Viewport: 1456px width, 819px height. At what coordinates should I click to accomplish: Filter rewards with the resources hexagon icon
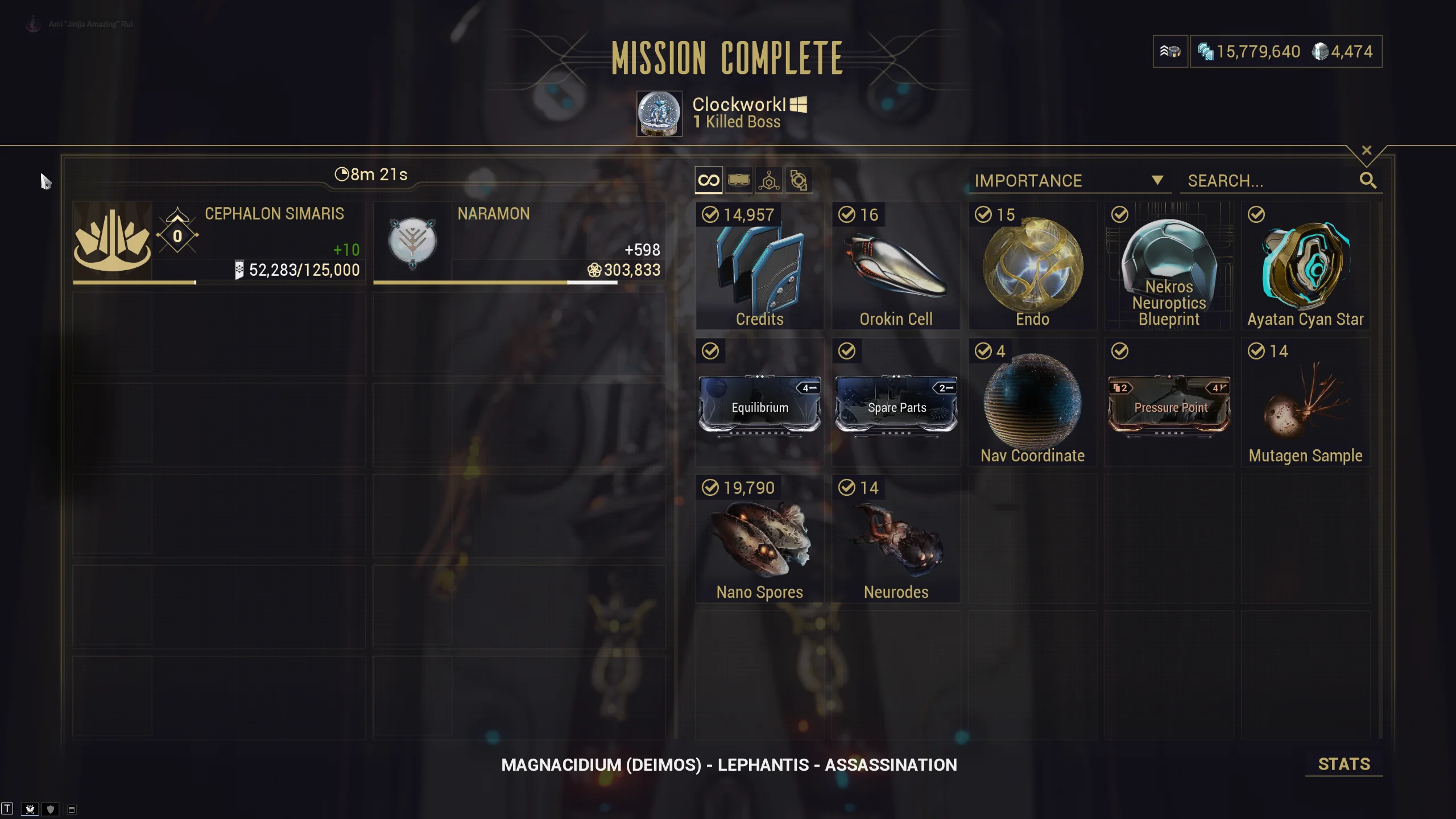click(768, 180)
